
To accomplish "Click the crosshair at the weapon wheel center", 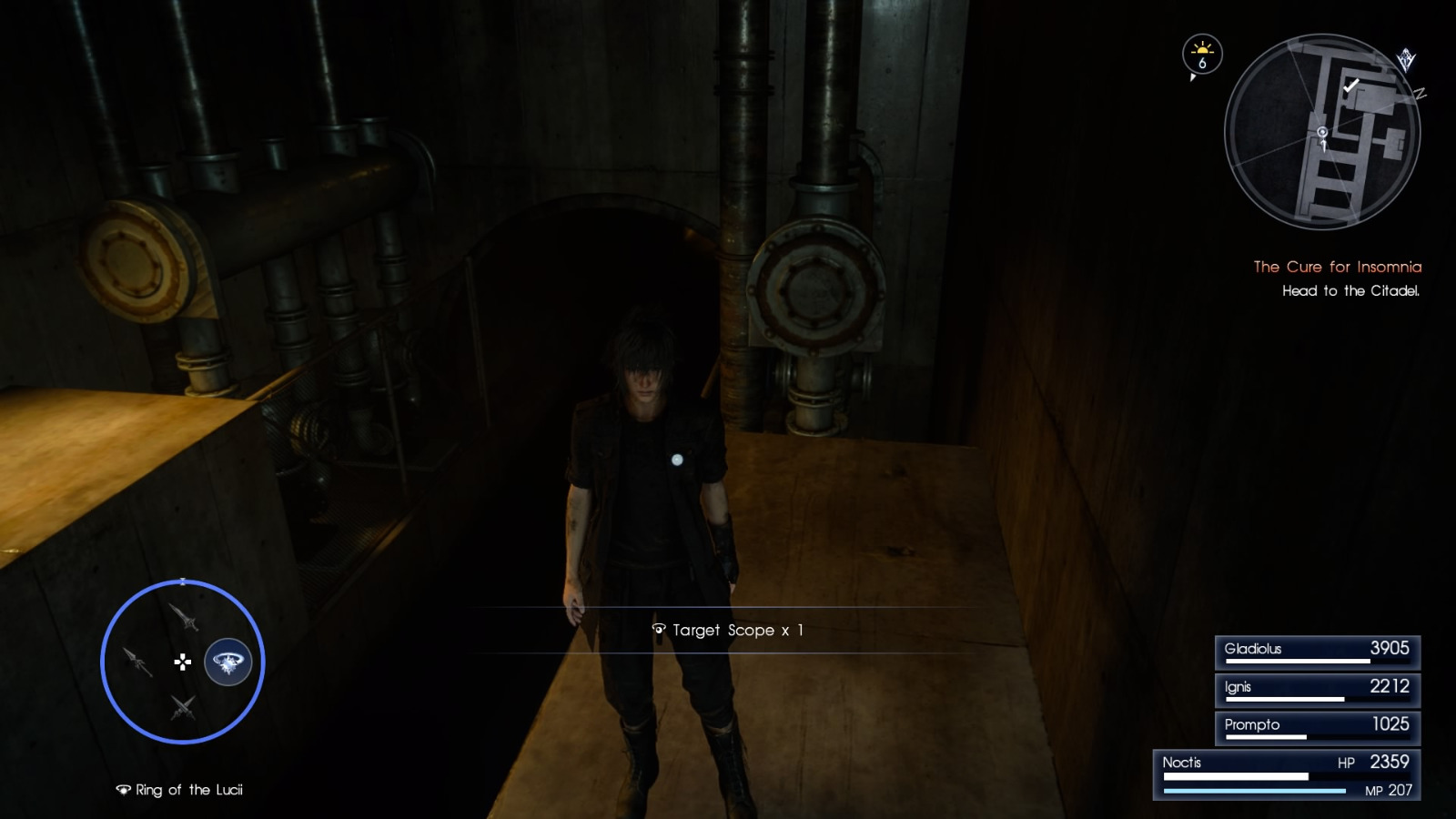I will coord(183,663).
